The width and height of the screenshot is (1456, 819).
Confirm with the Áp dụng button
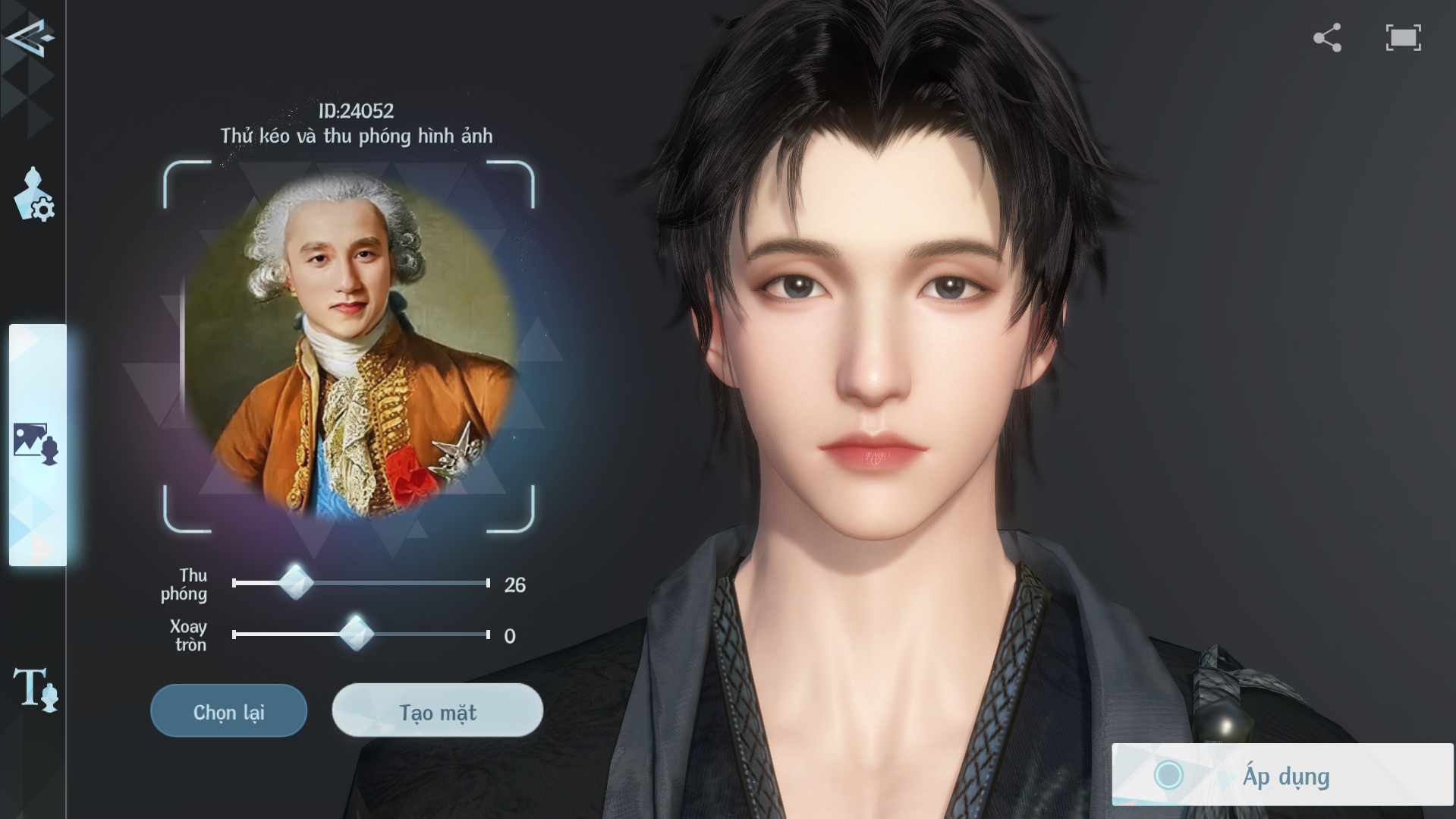[1282, 775]
